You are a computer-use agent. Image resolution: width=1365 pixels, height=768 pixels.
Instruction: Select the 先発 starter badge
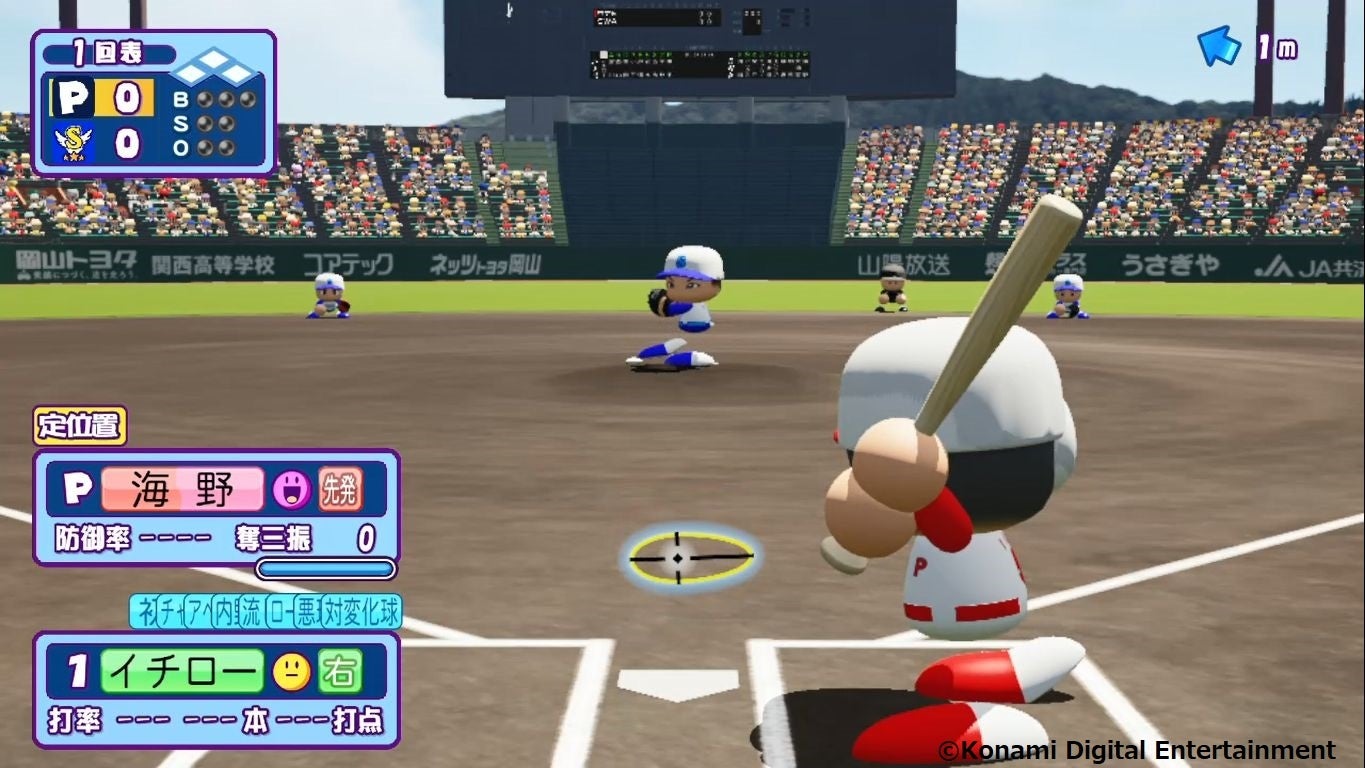click(x=340, y=489)
